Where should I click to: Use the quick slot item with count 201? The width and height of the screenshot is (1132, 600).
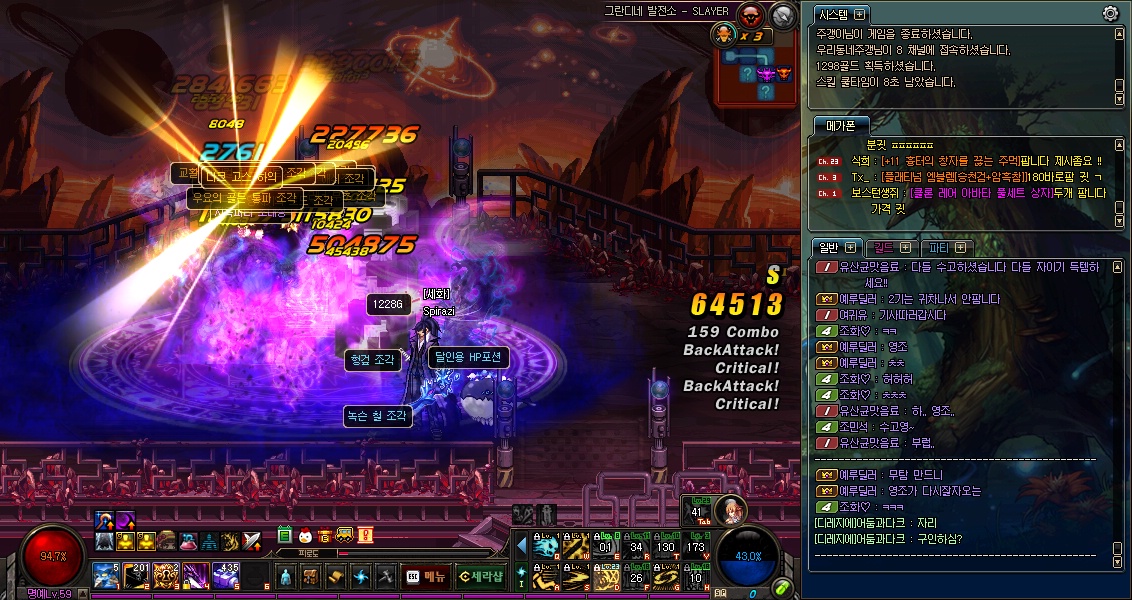tap(136, 576)
